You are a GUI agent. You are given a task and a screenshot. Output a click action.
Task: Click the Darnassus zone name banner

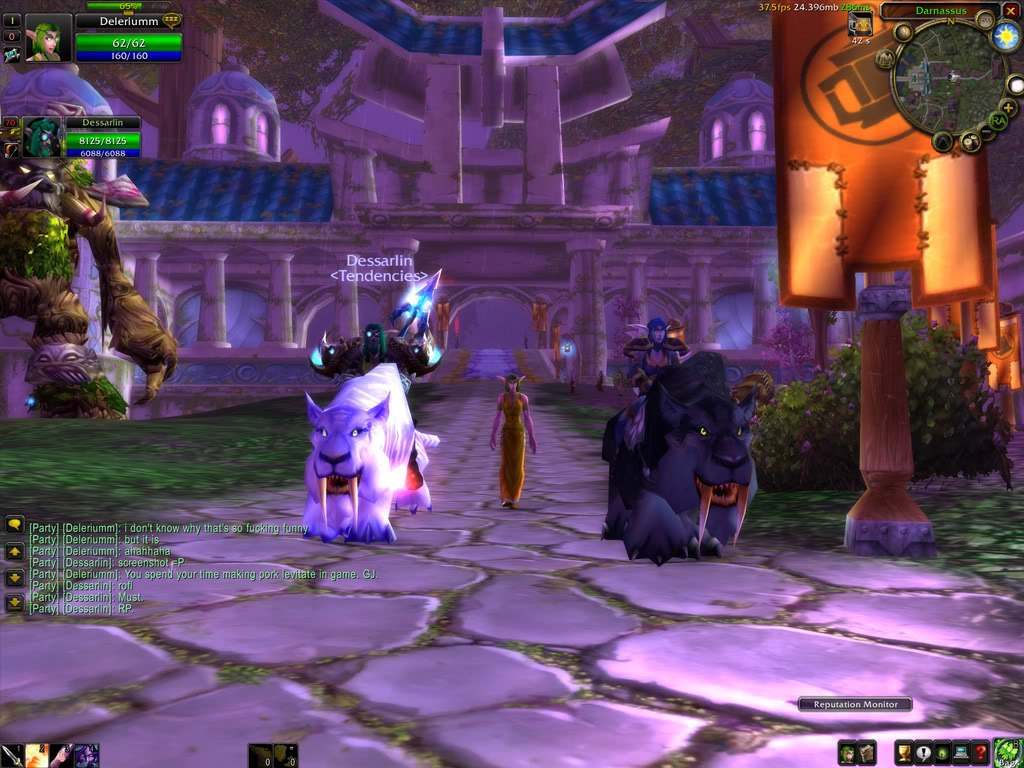pos(940,11)
